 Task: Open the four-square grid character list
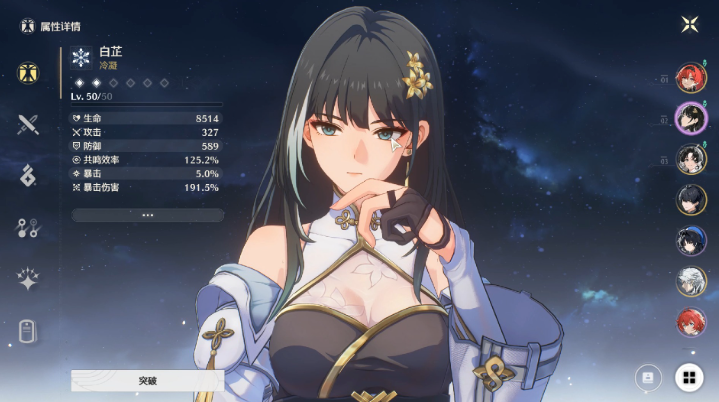(687, 377)
